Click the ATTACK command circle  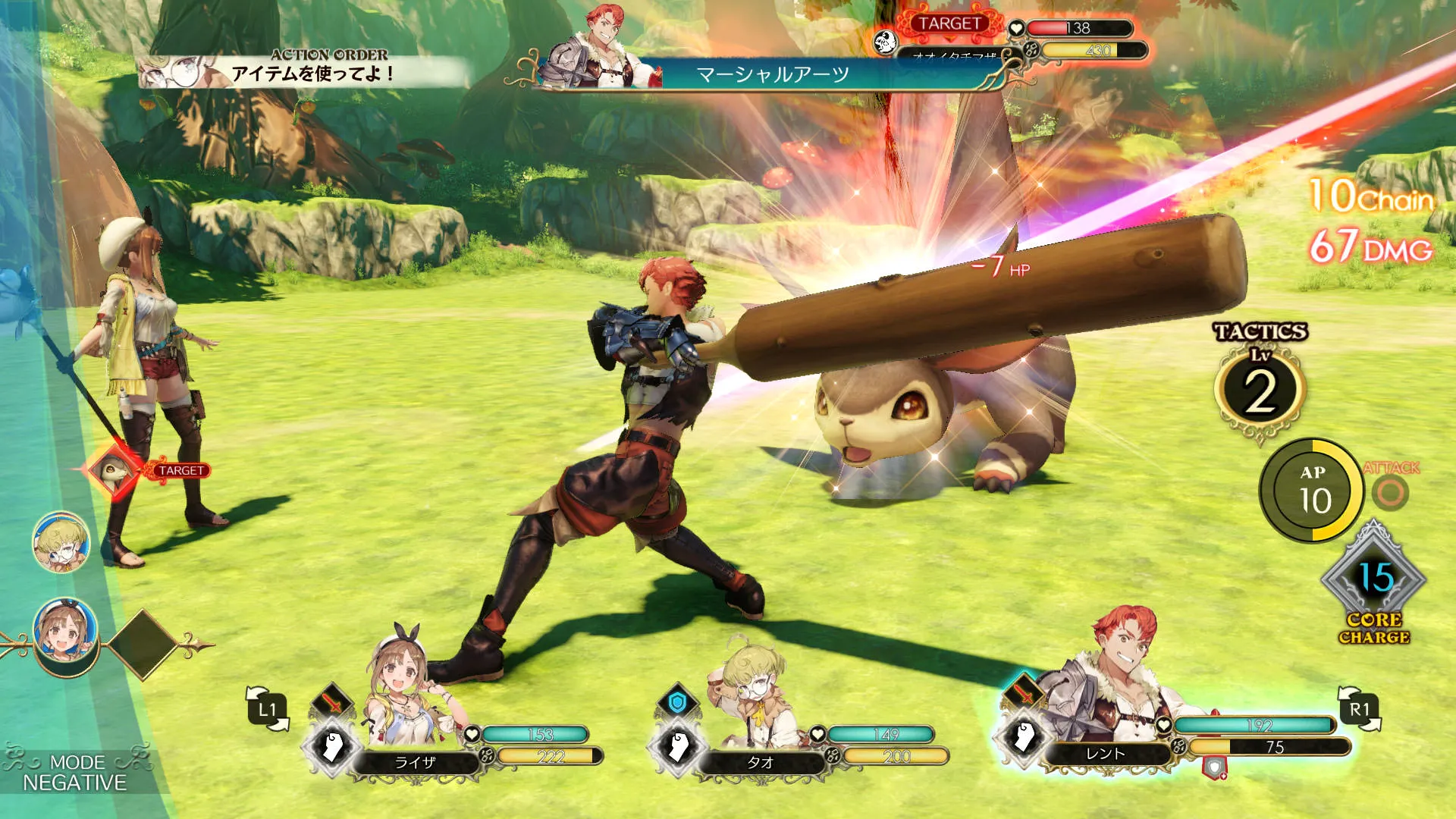[x=1391, y=492]
